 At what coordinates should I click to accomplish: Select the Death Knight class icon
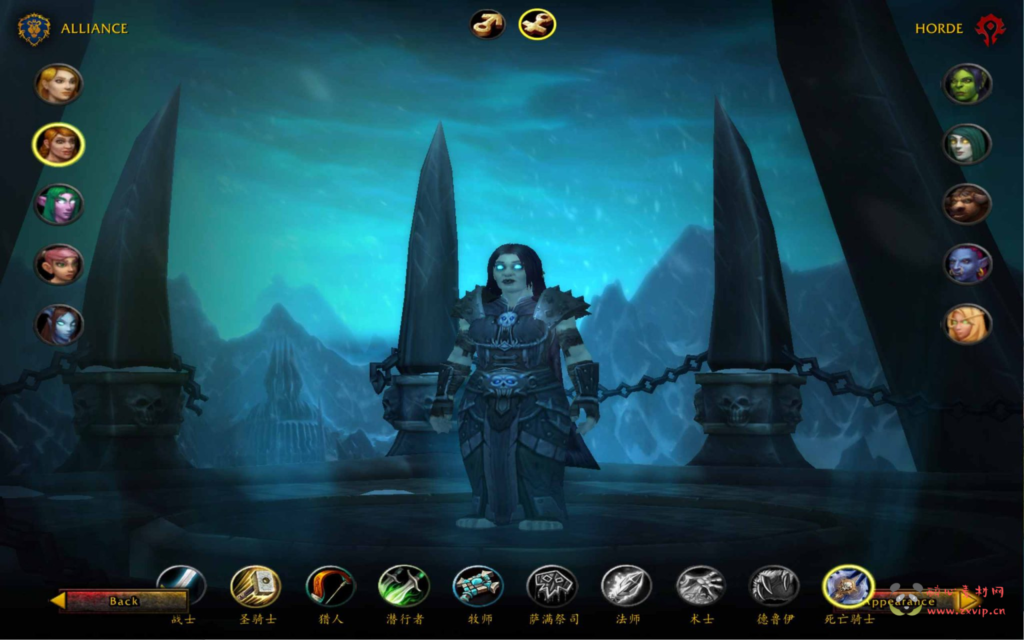click(848, 586)
